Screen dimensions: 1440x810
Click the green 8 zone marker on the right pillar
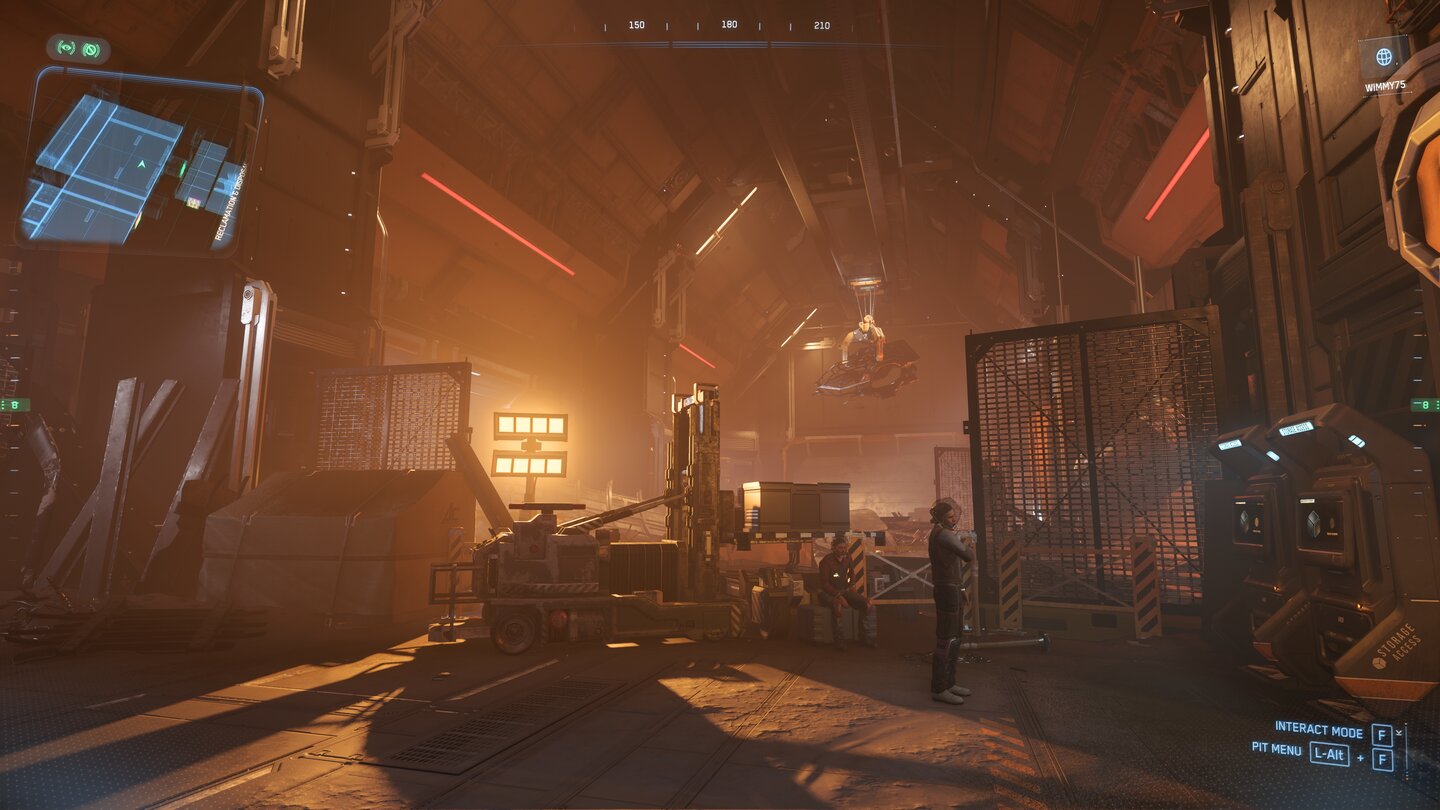pyautogui.click(x=1425, y=405)
